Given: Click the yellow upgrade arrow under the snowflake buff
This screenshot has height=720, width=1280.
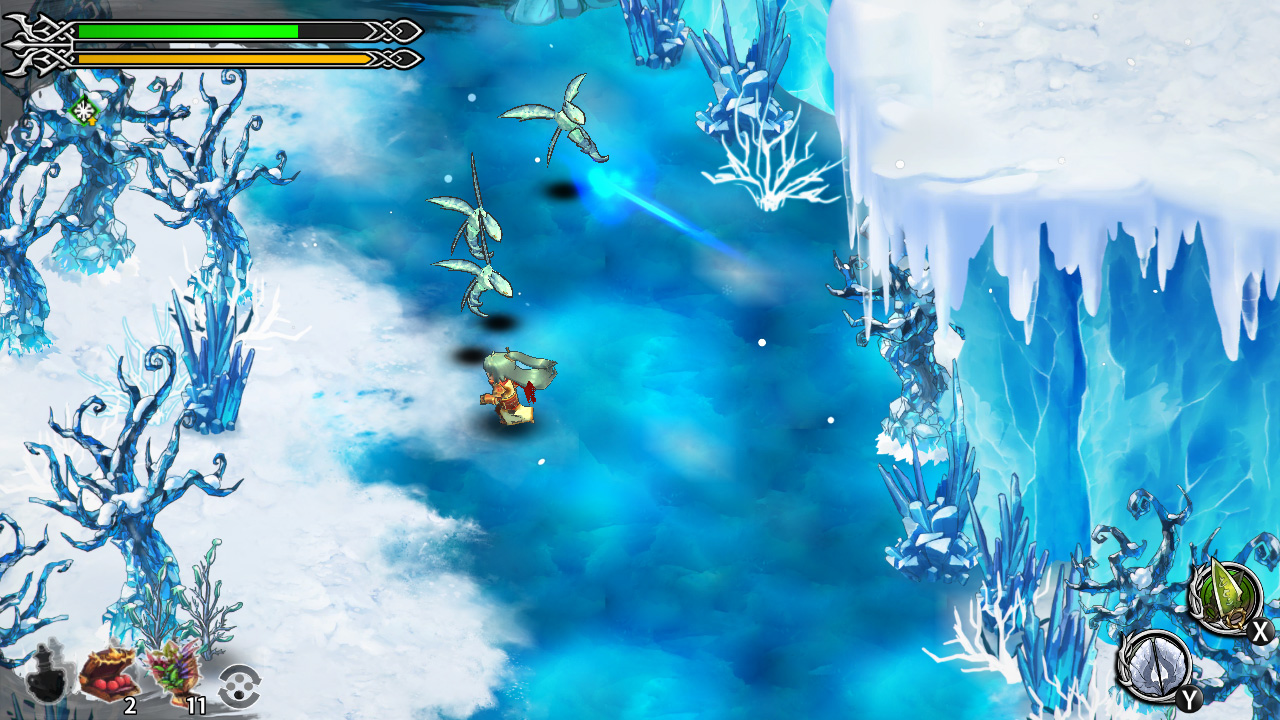Looking at the screenshot, I should point(92,121).
